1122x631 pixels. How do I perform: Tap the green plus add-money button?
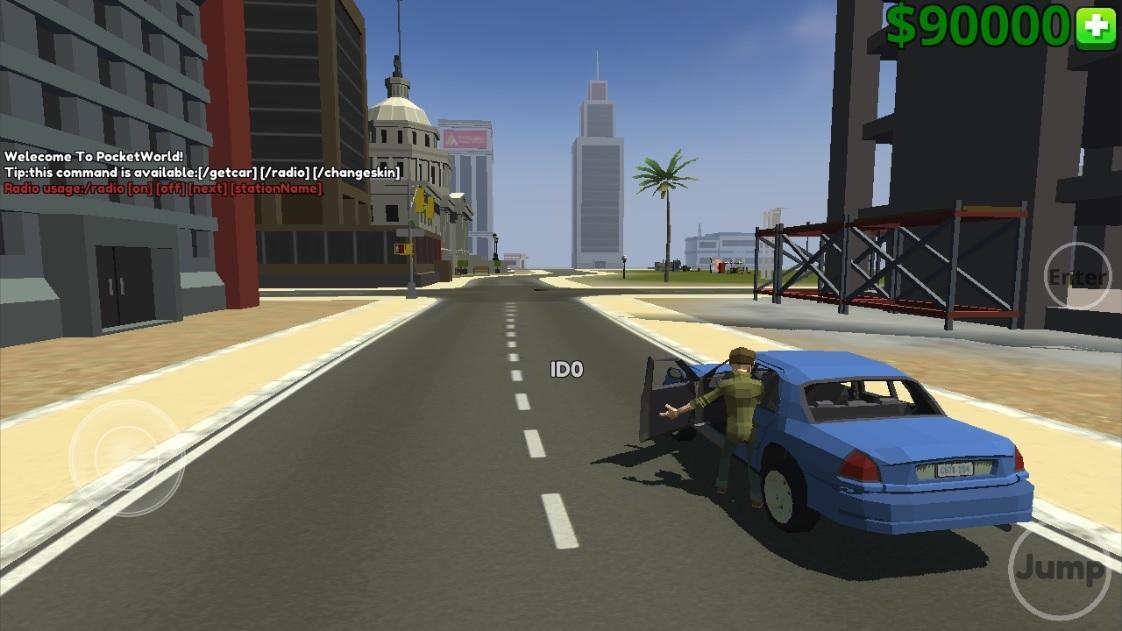(1096, 27)
